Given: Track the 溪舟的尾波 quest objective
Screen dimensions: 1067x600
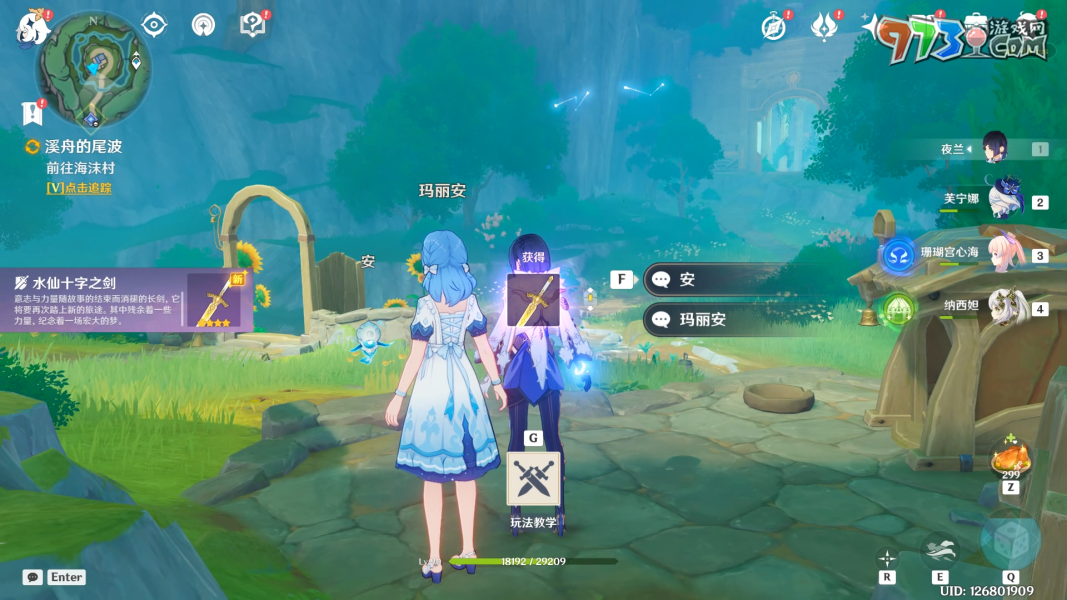Looking at the screenshot, I should coord(79,188).
